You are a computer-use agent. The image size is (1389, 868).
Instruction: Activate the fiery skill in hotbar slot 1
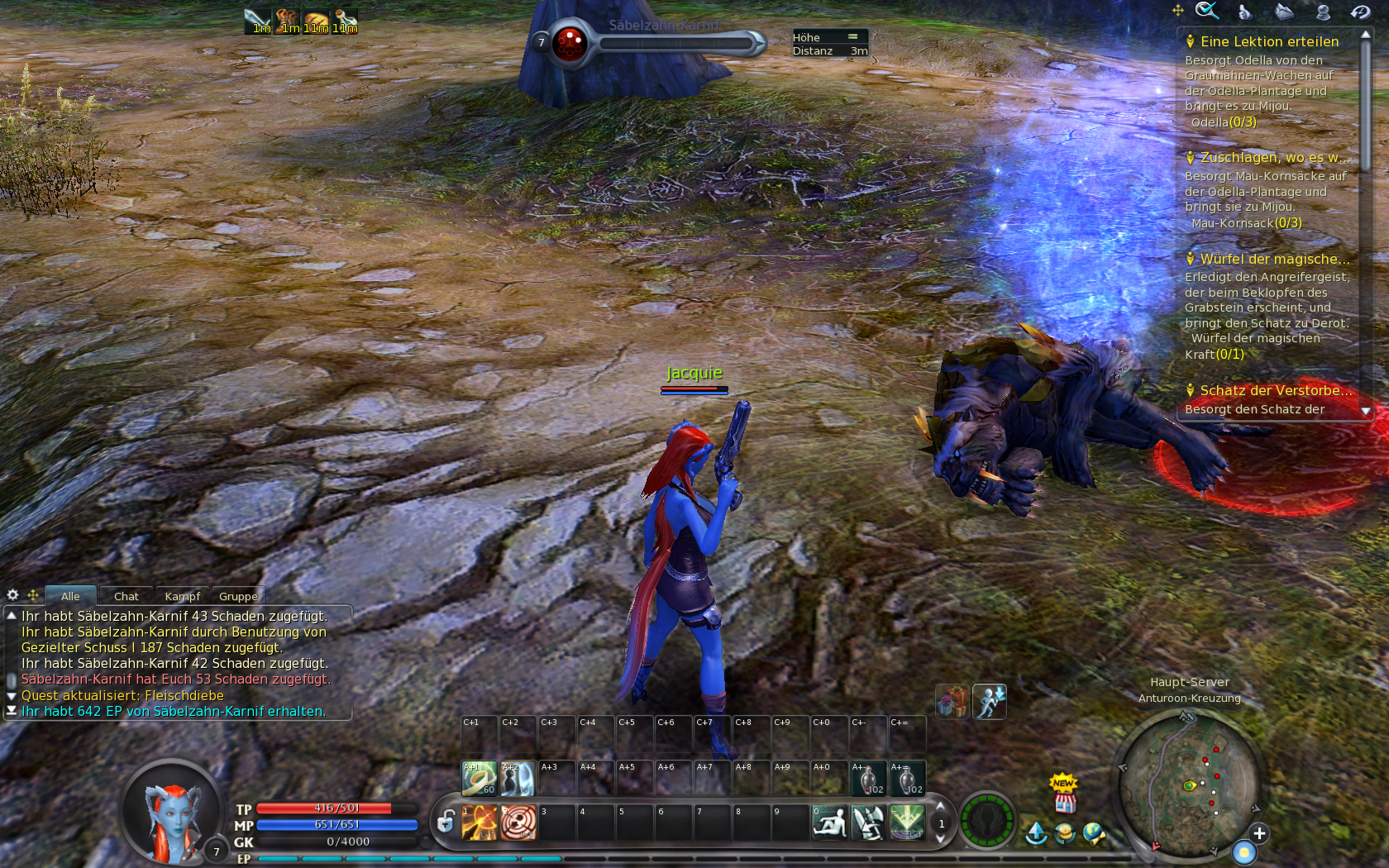[479, 823]
